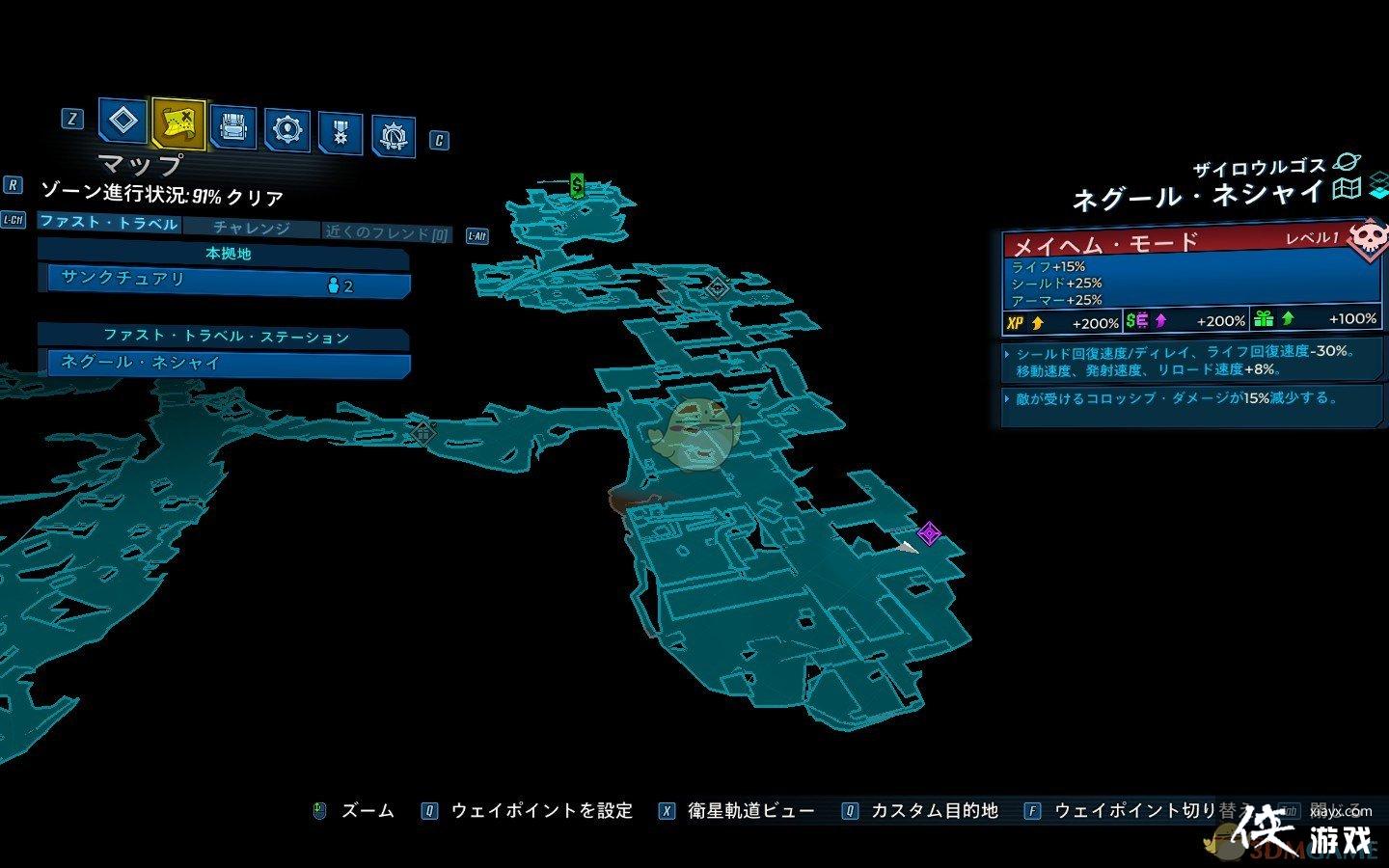
Task: Switch to the チャレンジ sub-tab
Action: coord(251,228)
